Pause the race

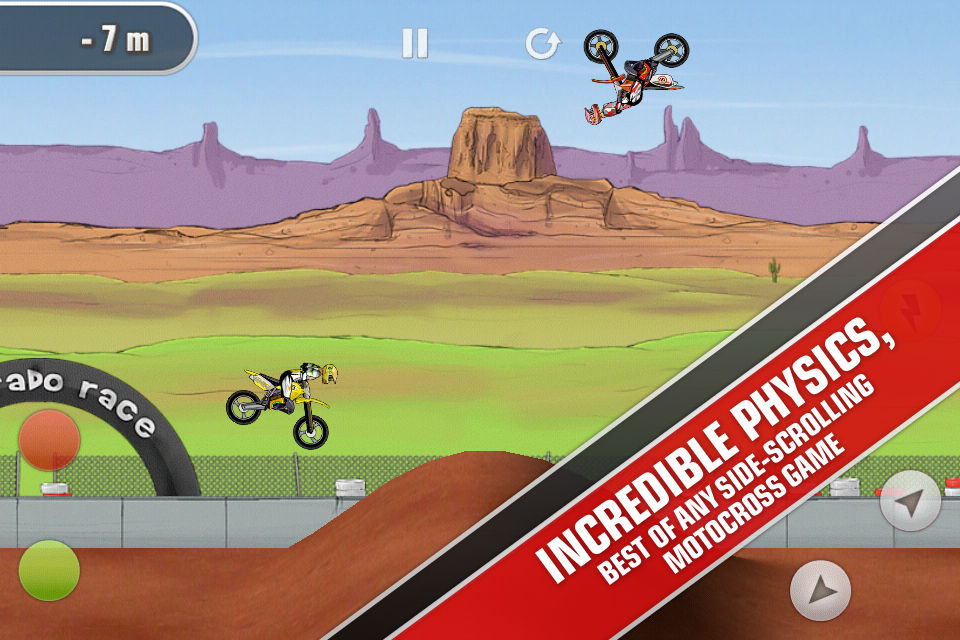(414, 43)
